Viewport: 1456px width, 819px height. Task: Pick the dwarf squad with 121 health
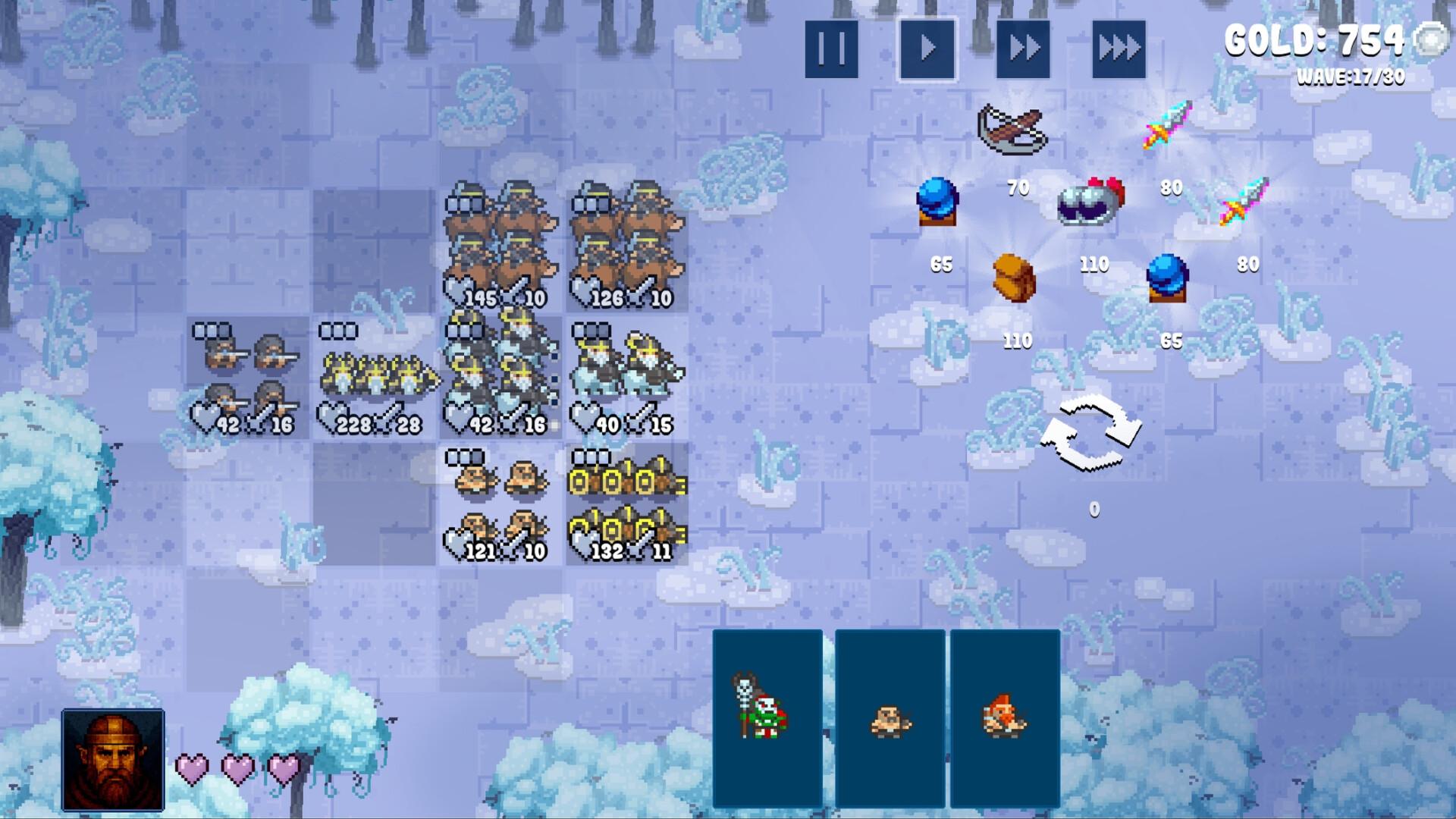tap(500, 504)
